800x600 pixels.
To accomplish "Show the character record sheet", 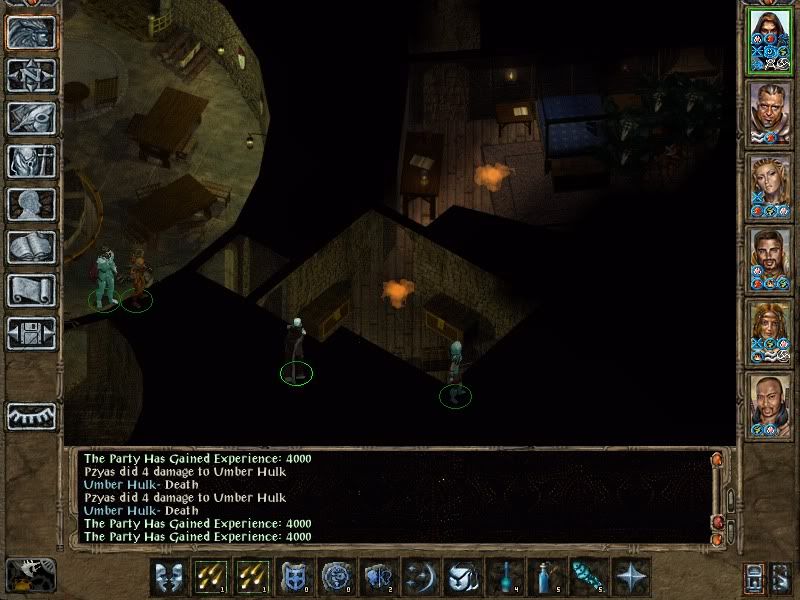I will coord(31,204).
